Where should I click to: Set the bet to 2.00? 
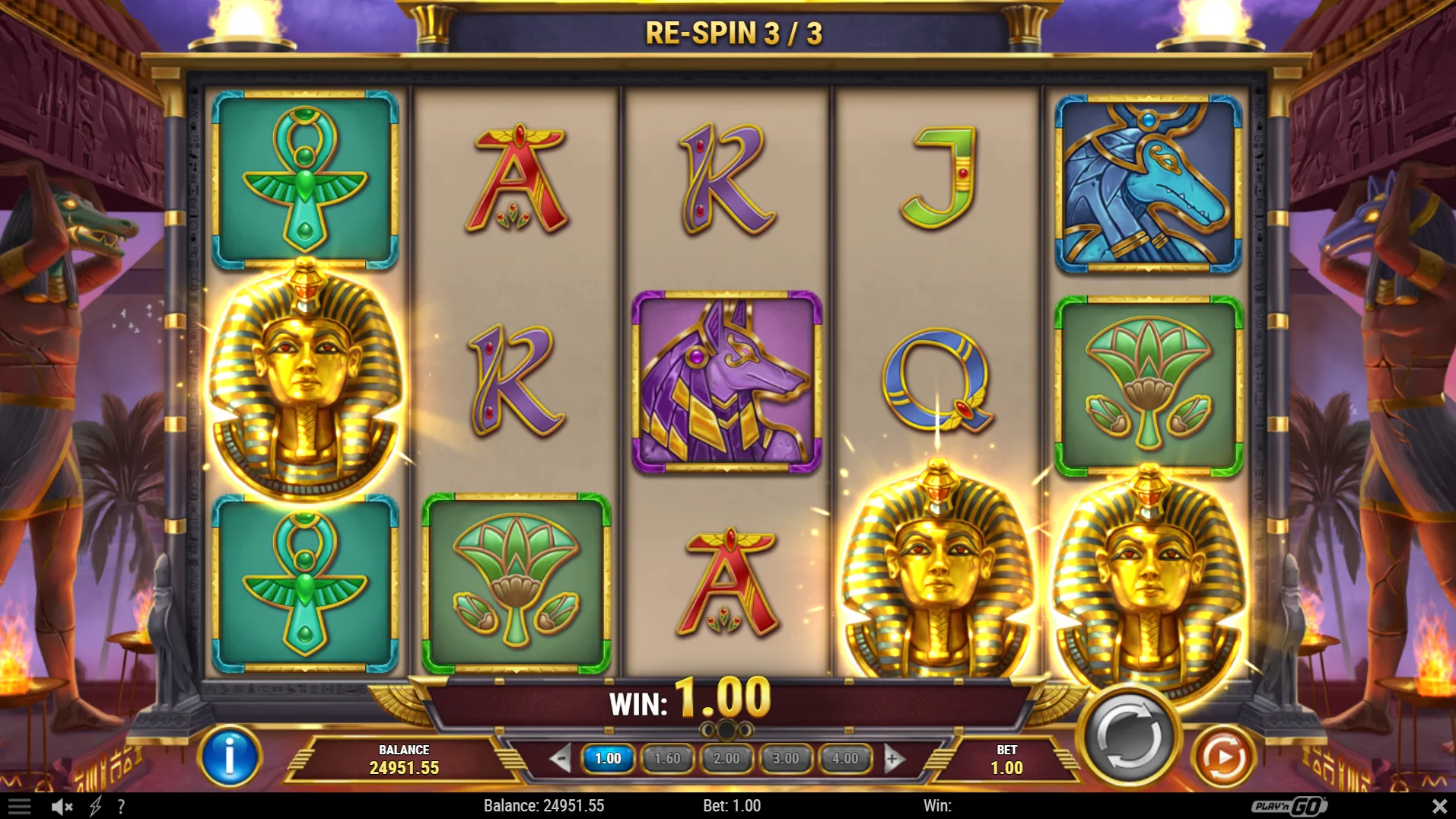point(726,758)
